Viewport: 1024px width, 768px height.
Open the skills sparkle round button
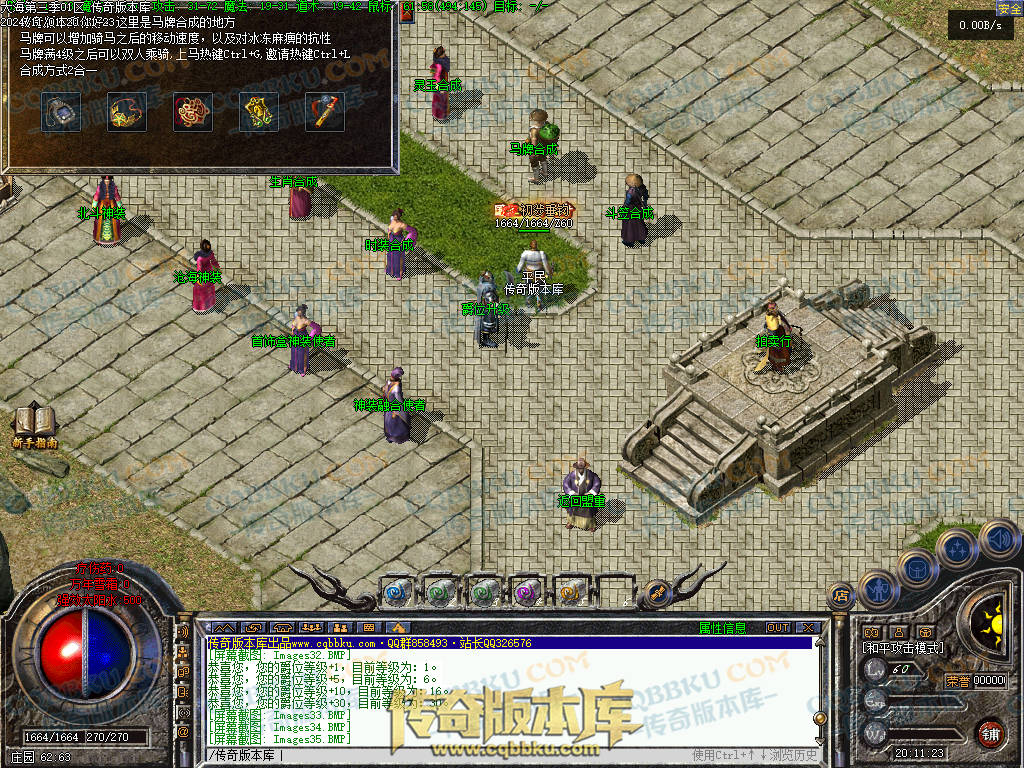(957, 548)
